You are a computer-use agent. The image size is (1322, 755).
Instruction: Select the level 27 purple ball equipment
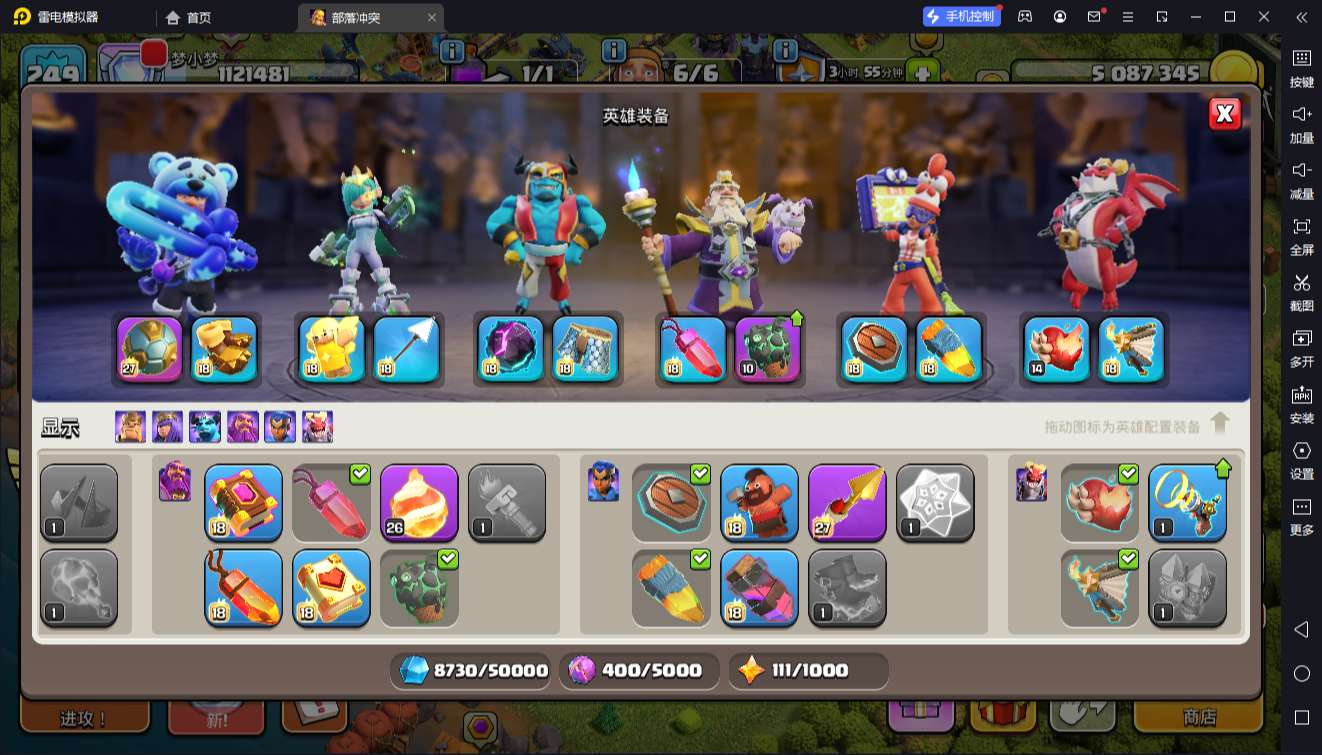point(150,349)
